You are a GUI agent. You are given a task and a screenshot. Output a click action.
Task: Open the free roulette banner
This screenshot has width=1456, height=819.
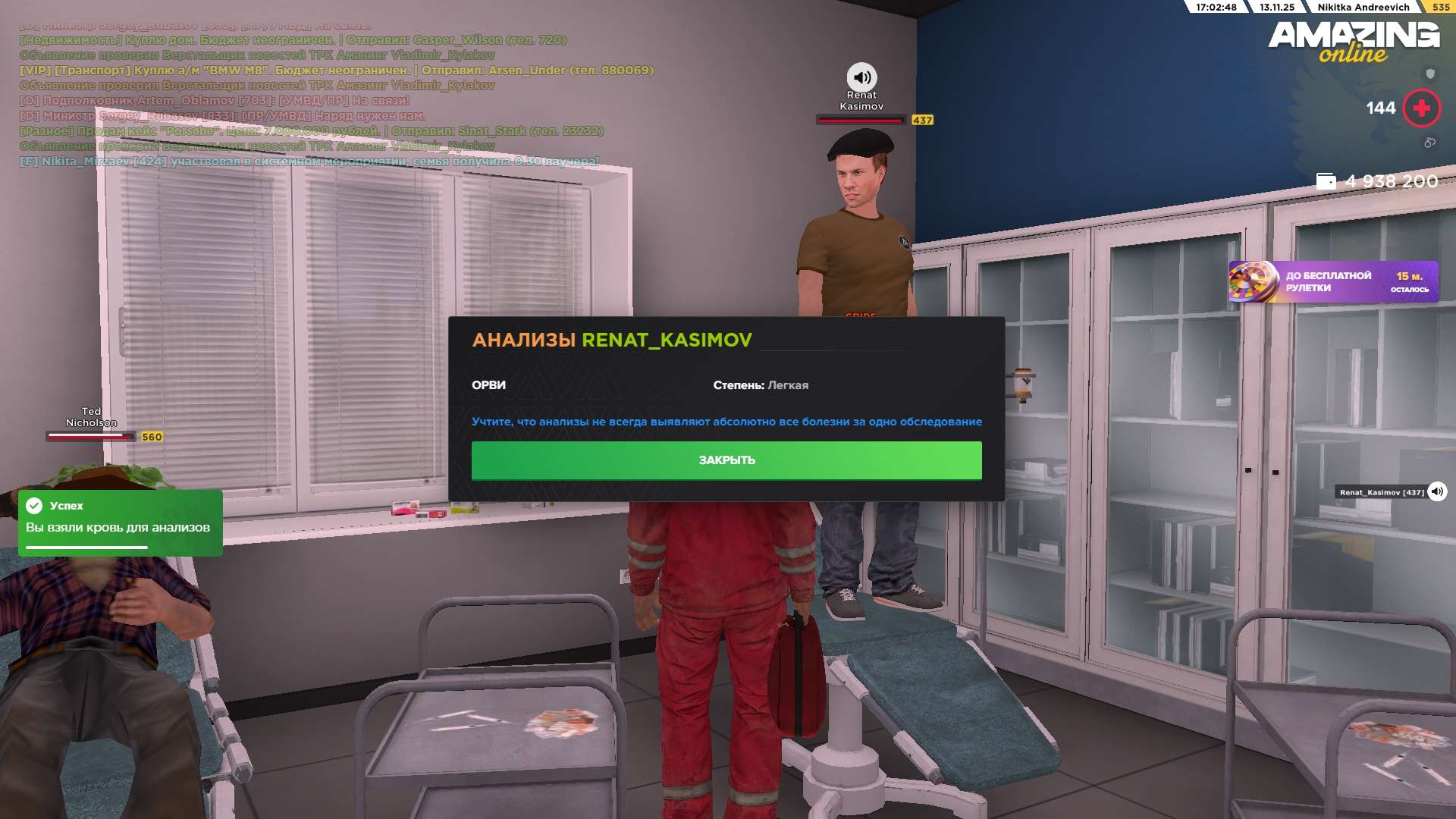1333,282
